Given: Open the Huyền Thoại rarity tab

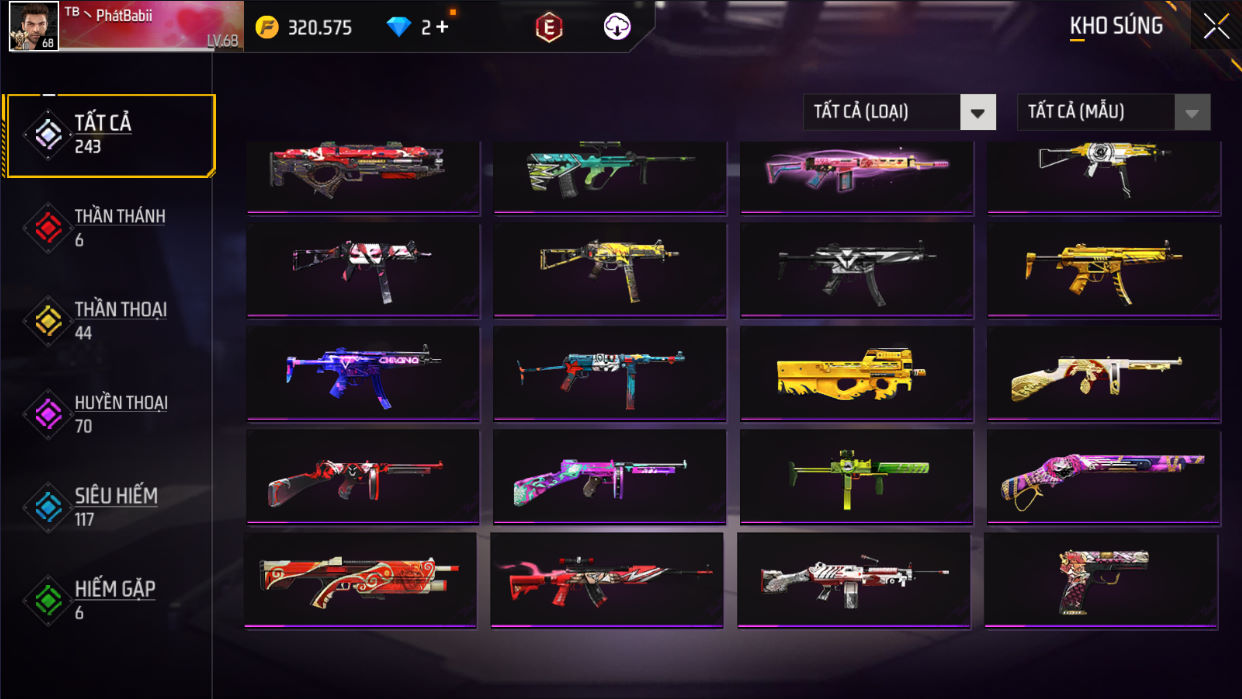Looking at the screenshot, I should click(x=110, y=413).
